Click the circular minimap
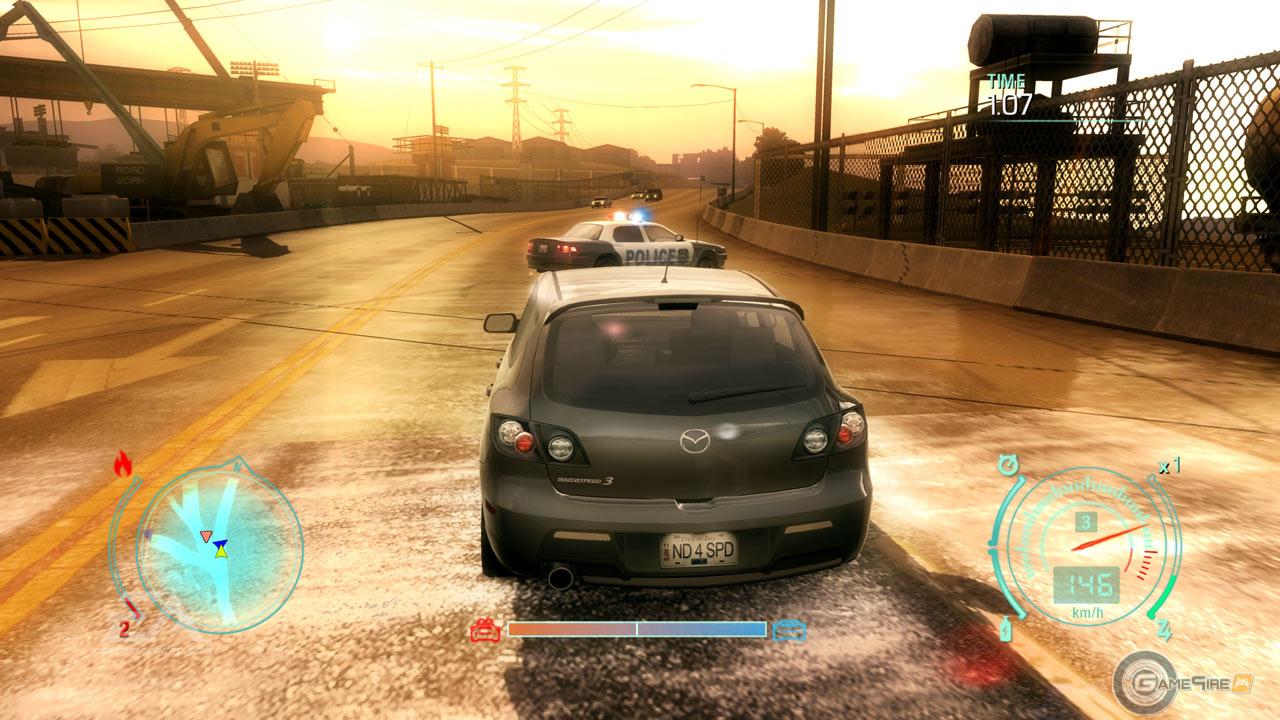 (x=218, y=548)
